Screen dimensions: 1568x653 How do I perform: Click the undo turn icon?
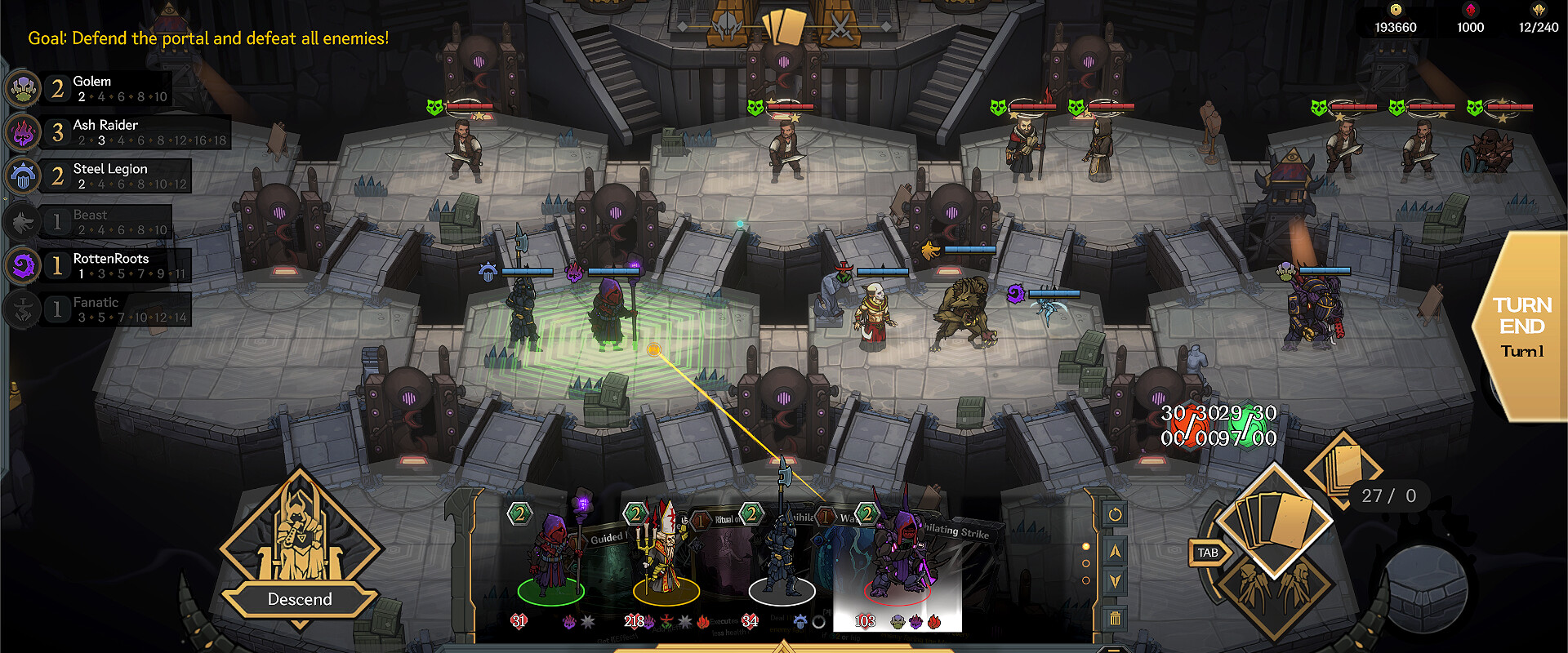click(1116, 513)
